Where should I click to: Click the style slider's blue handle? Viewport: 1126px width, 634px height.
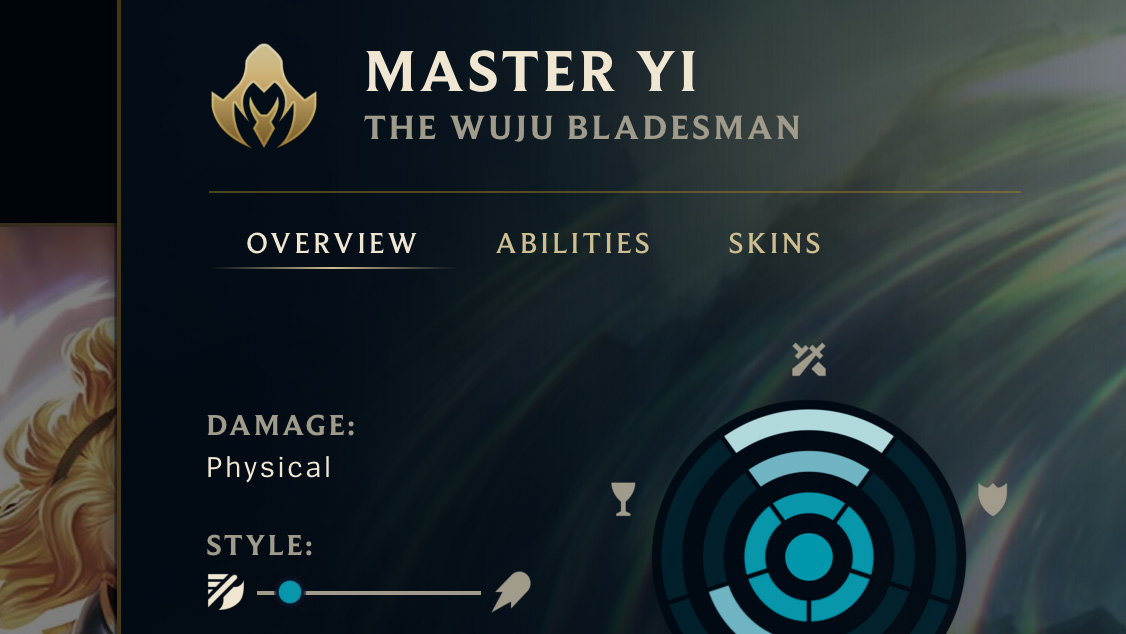[290, 592]
